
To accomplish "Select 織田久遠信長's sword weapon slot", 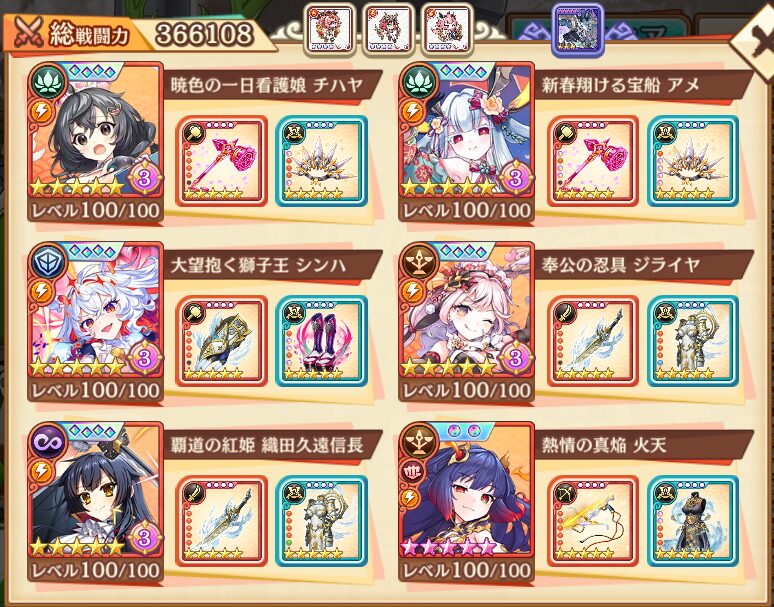I will 221,521.
